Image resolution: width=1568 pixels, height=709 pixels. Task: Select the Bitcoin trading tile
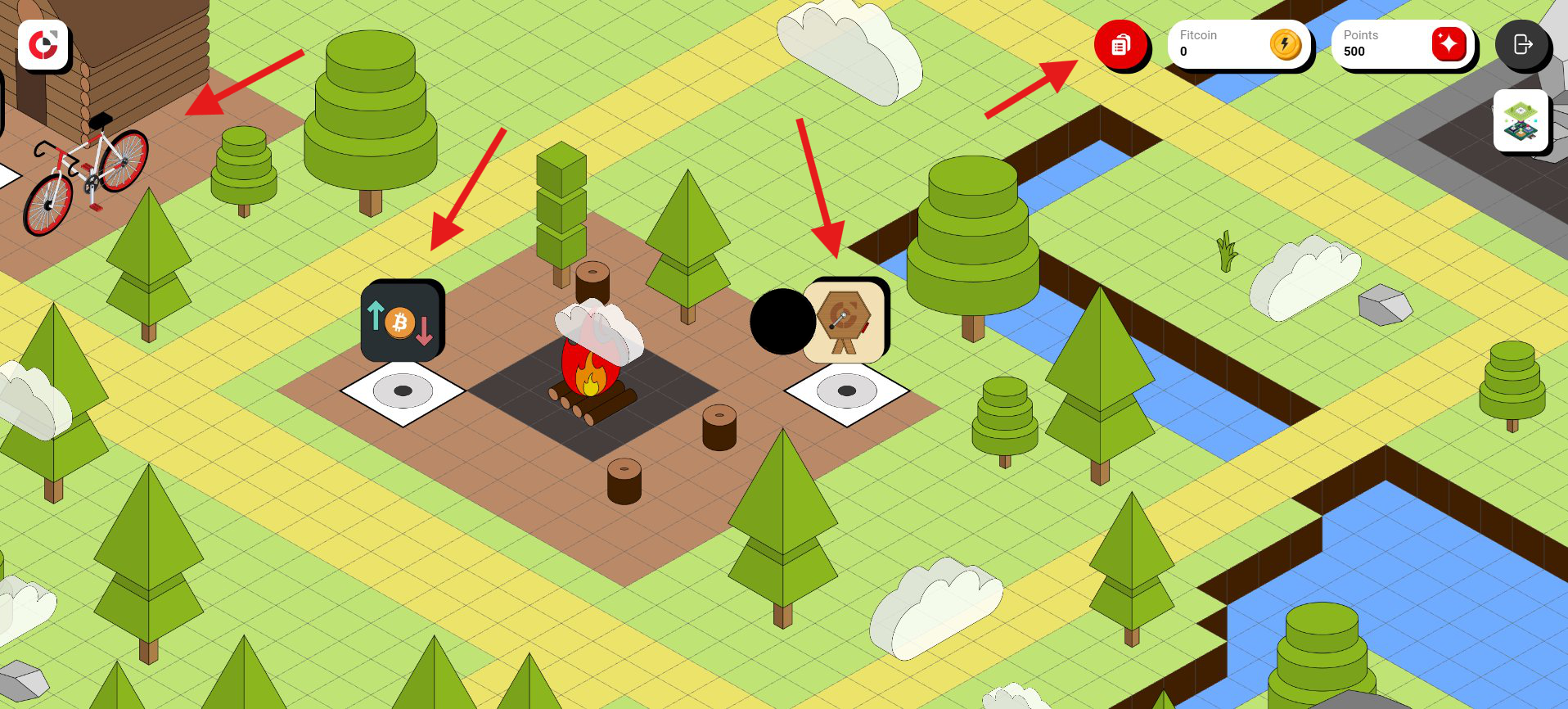click(401, 321)
